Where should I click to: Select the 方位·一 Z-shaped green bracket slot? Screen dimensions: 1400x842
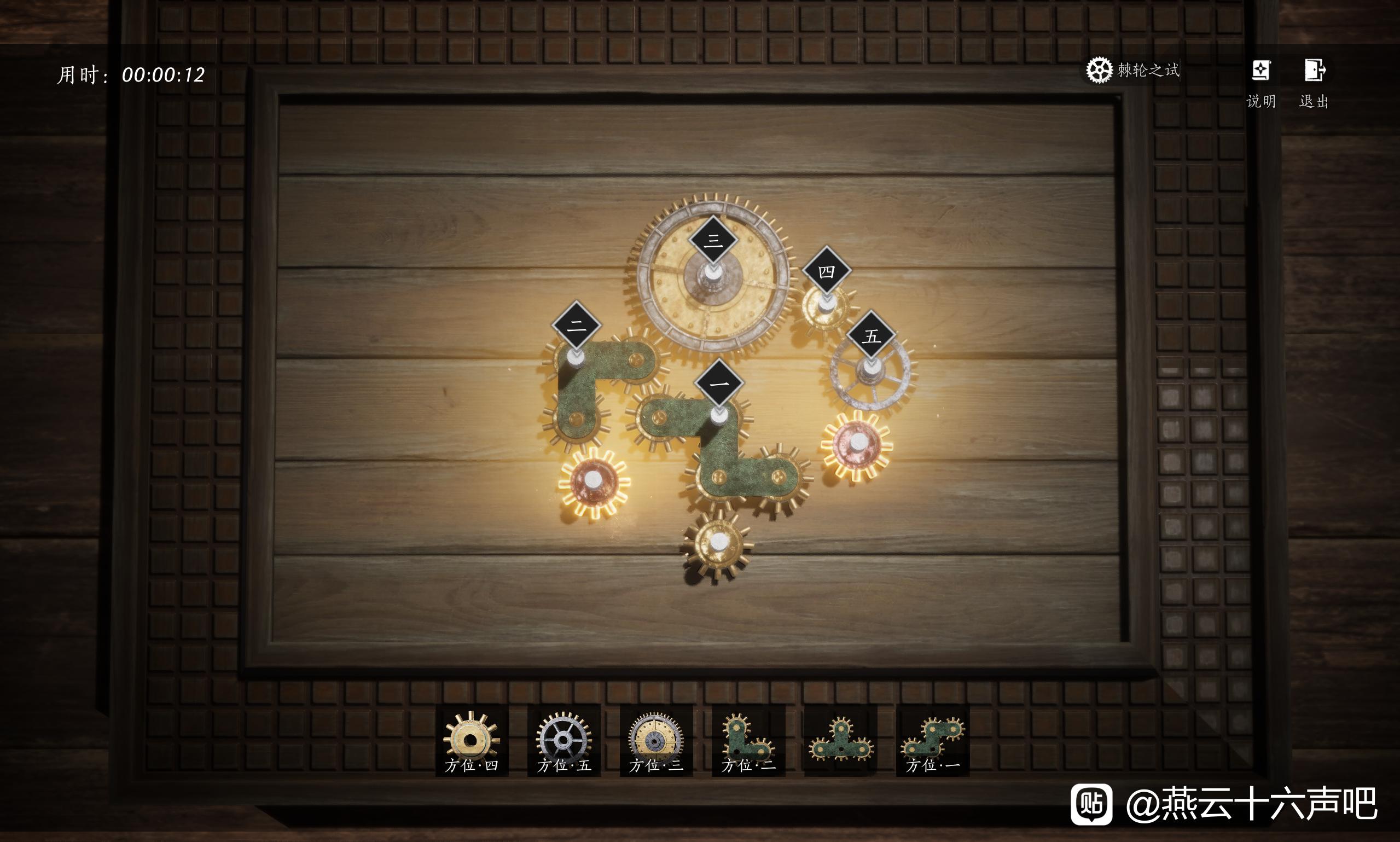(933, 740)
